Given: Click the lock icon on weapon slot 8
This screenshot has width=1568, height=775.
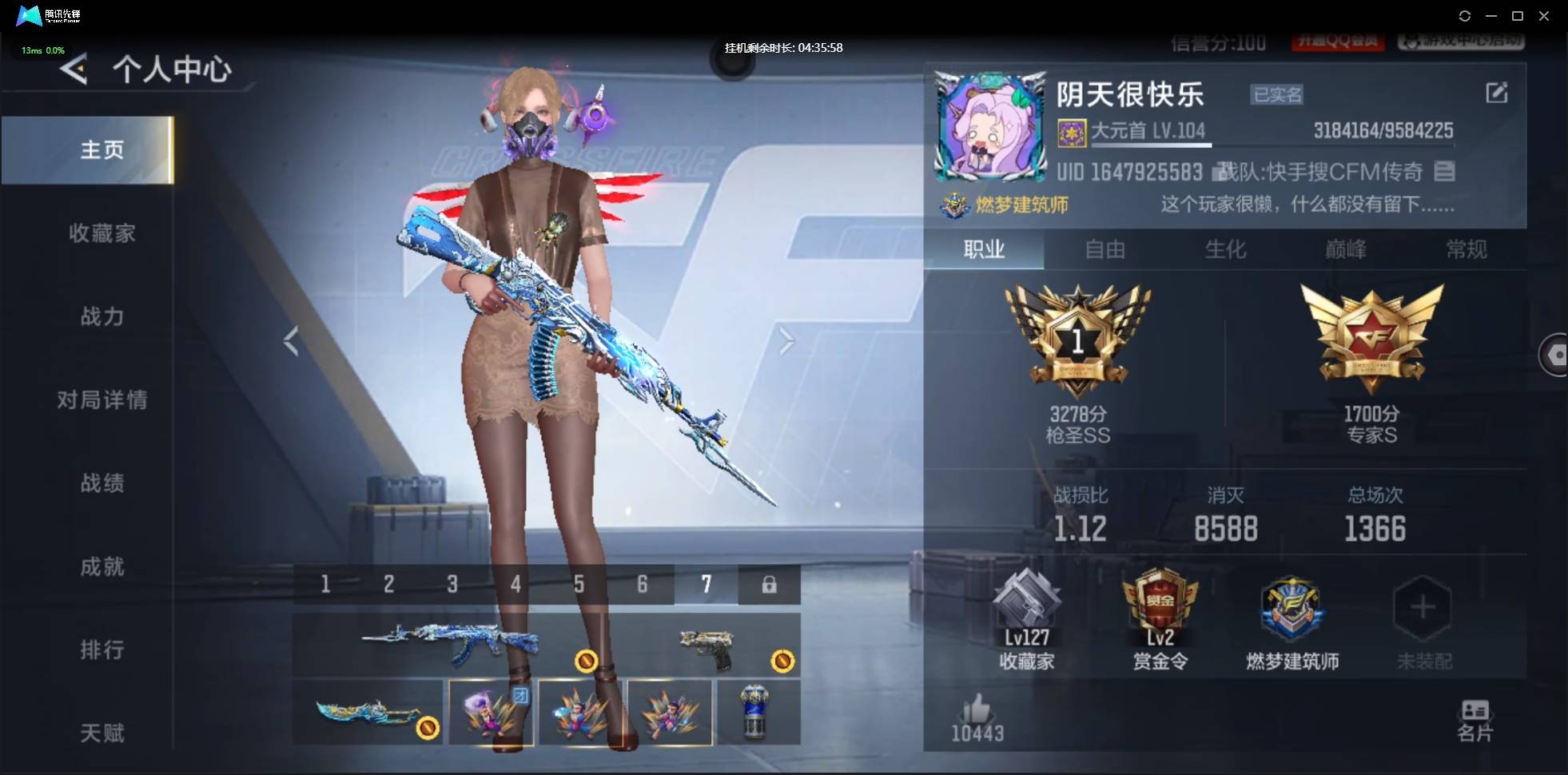Looking at the screenshot, I should (x=770, y=585).
